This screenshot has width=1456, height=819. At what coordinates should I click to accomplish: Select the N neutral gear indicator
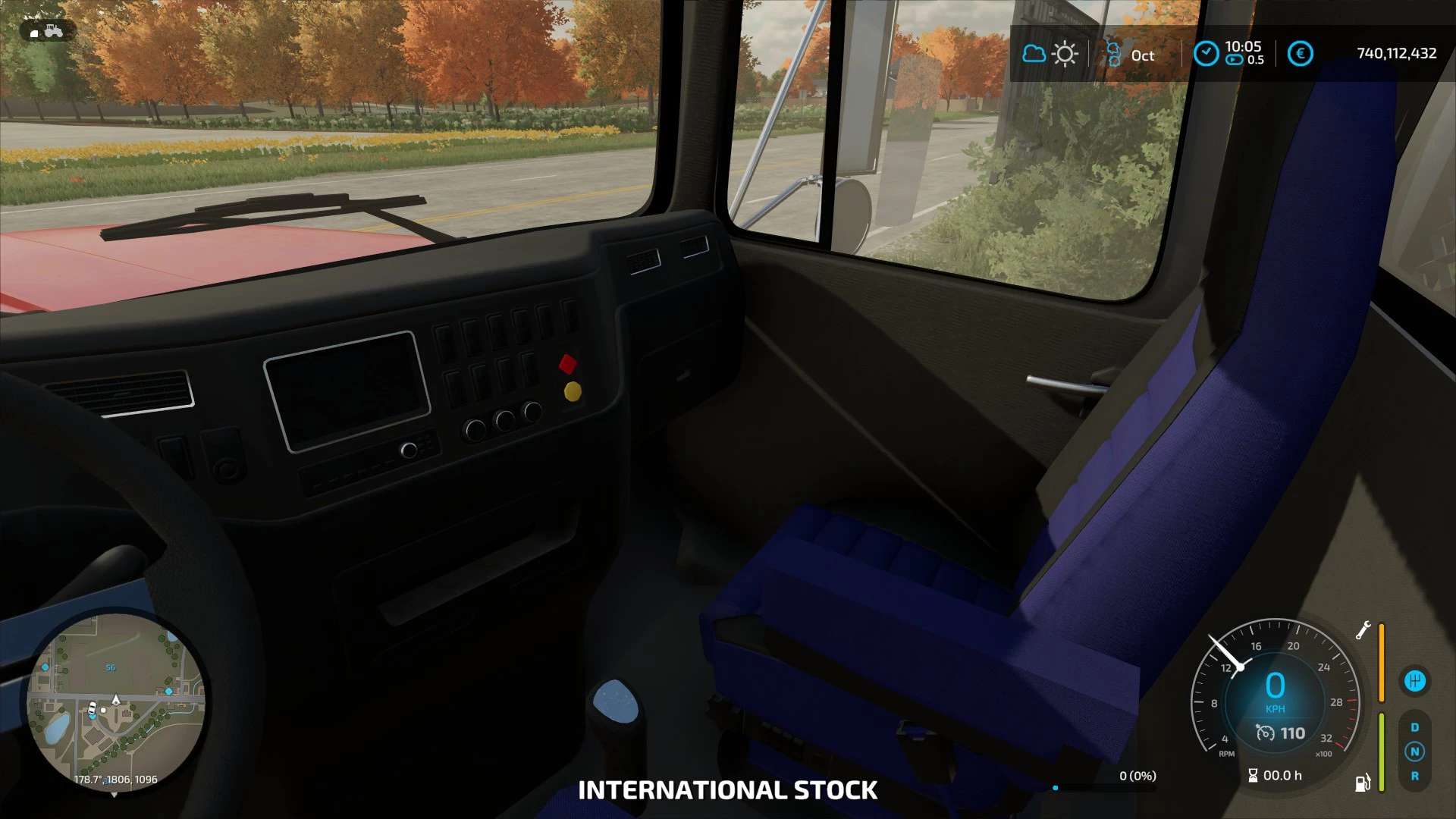coord(1415,752)
